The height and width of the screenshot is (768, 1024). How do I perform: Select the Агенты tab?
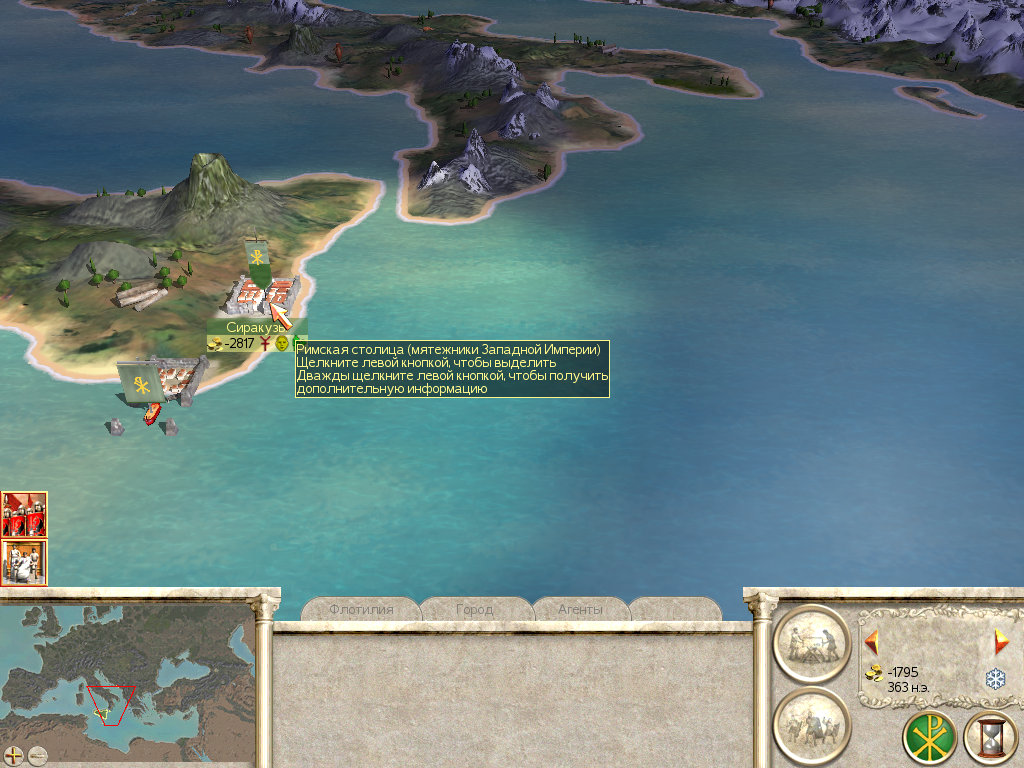(580, 609)
